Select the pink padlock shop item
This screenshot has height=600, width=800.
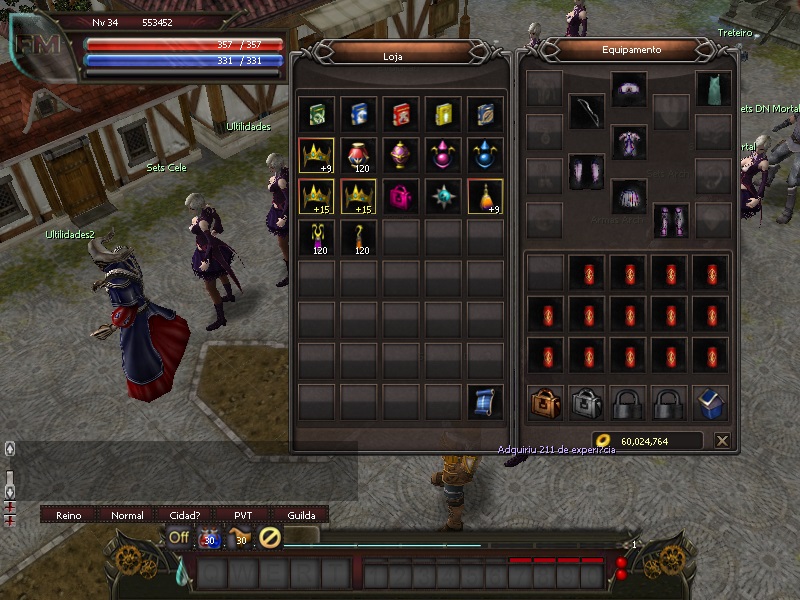tap(401, 196)
